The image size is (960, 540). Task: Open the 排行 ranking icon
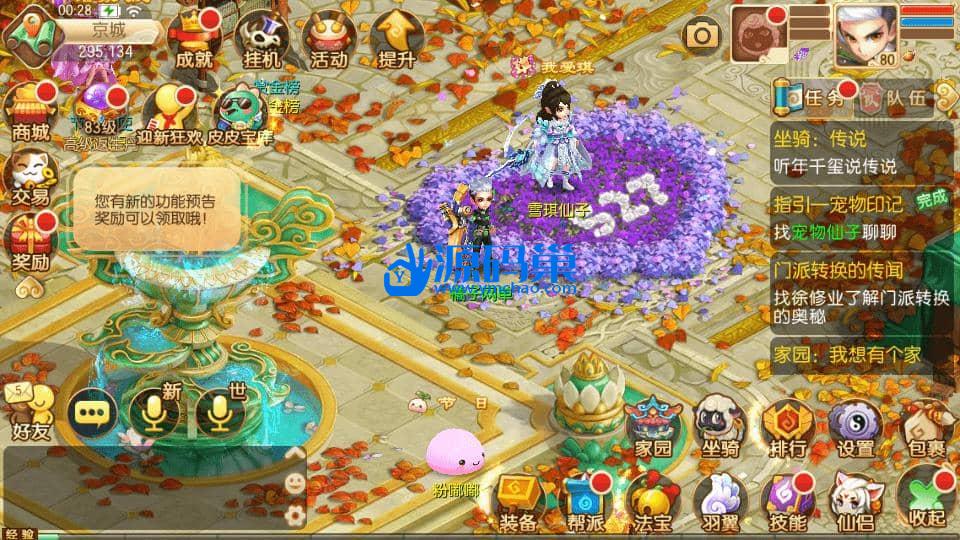(x=787, y=428)
